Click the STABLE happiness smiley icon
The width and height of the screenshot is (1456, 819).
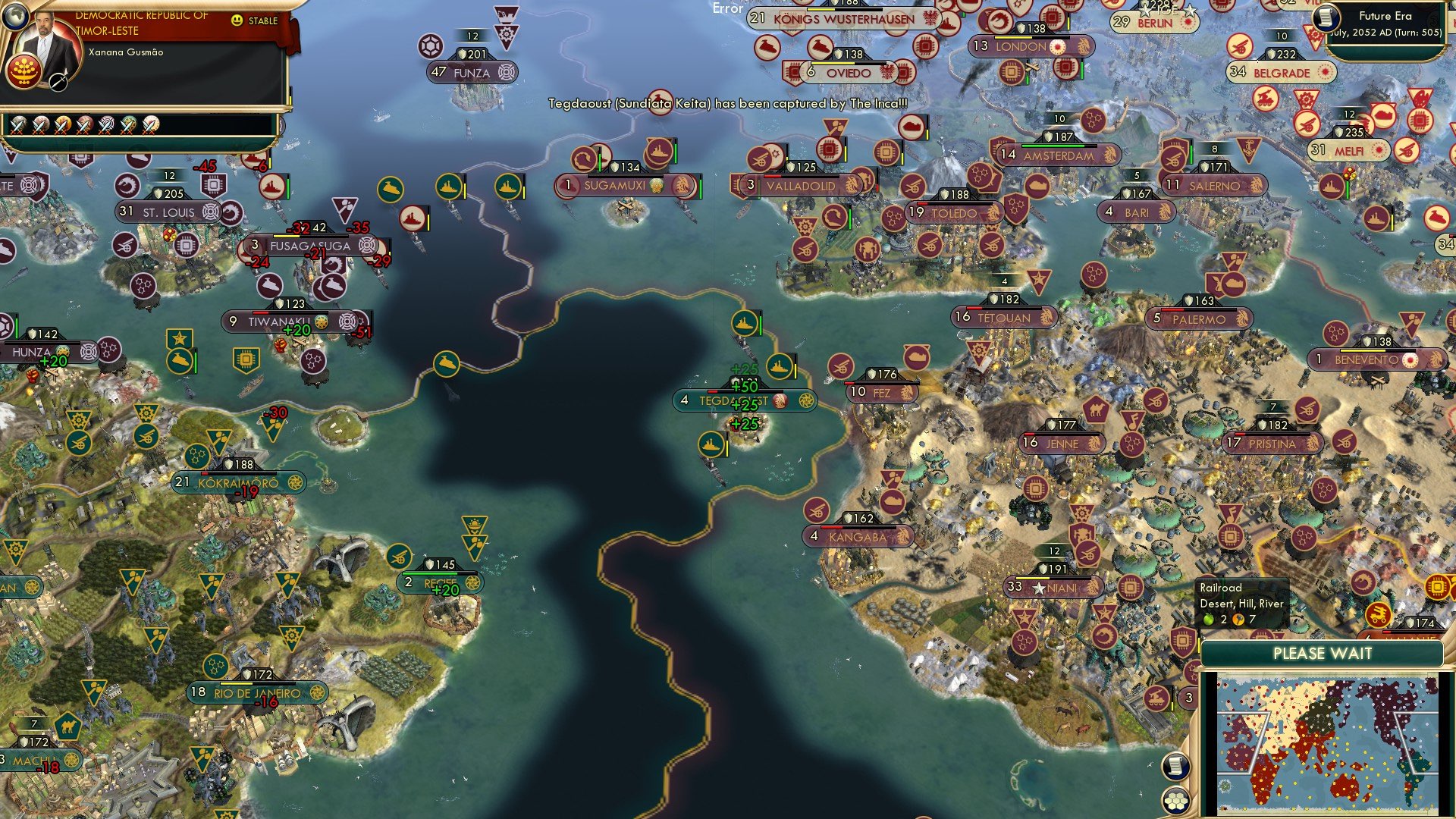tap(238, 22)
